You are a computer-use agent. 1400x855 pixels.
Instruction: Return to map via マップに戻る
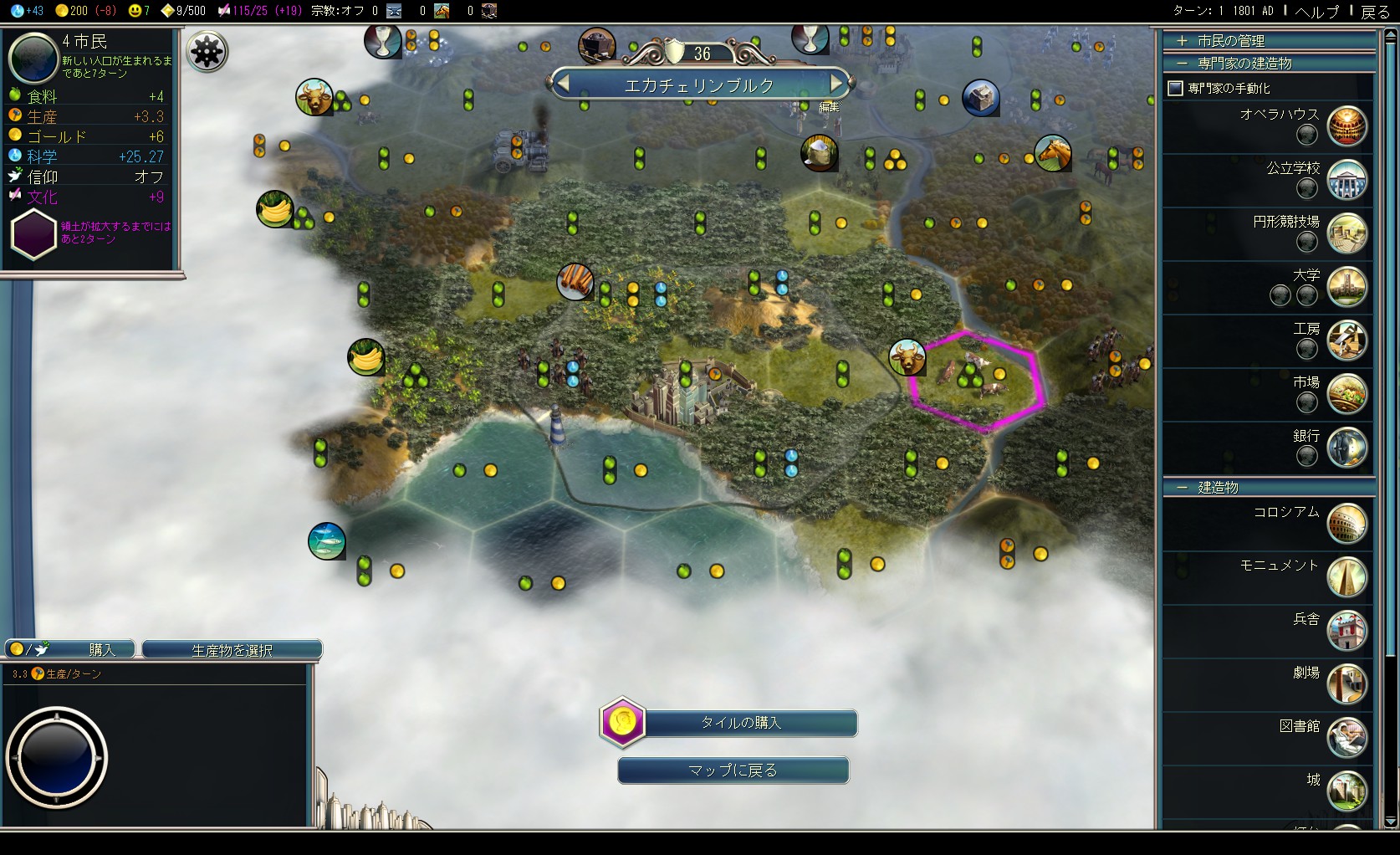(733, 771)
